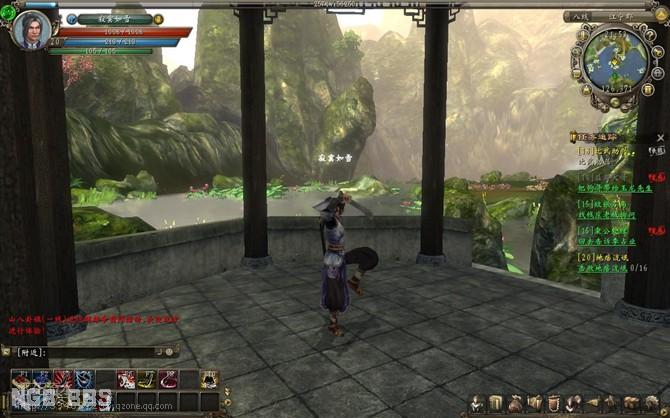Open the scroll-shaped menu icon
Screen dimensions: 670x418
coord(496,402)
